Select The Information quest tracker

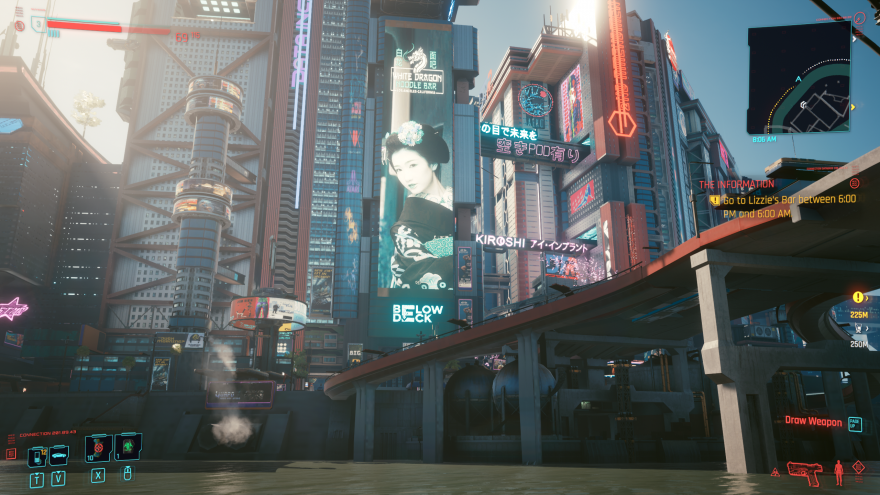[x=736, y=184]
